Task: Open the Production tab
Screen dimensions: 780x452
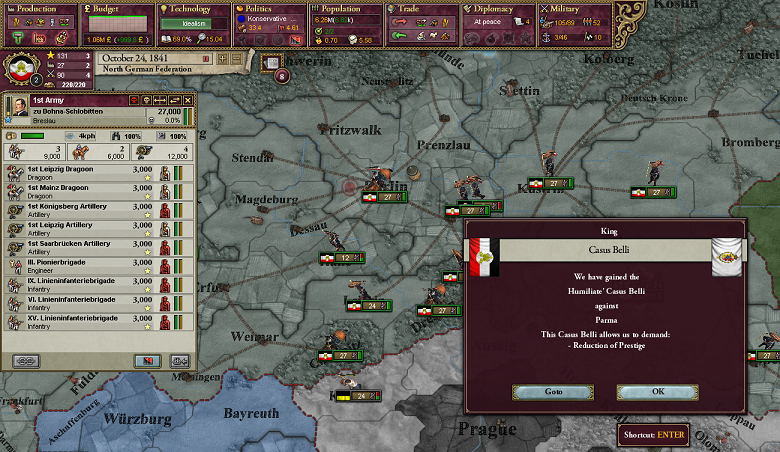Action: (x=37, y=8)
